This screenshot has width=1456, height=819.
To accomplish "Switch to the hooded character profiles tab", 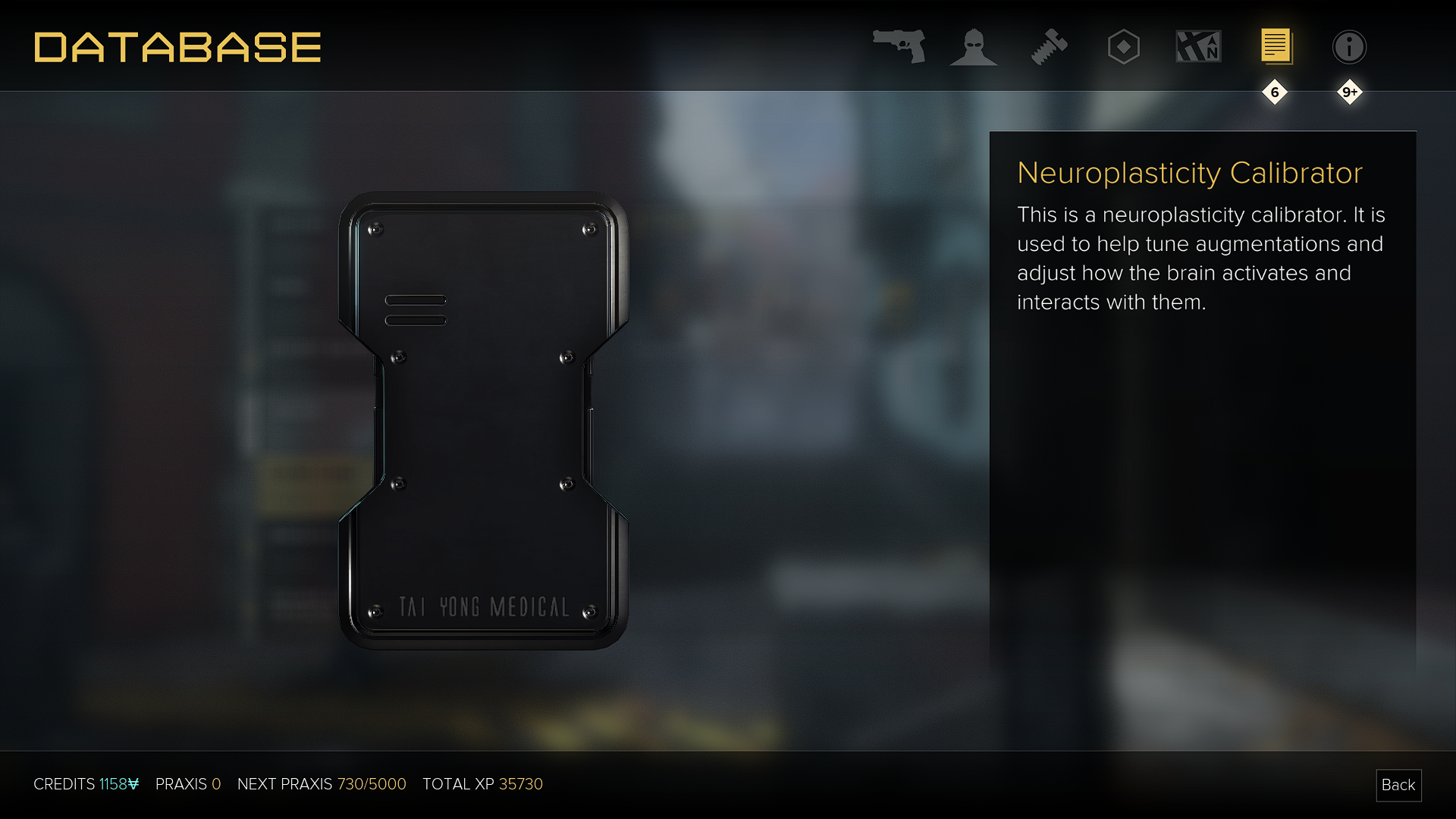I will pyautogui.click(x=973, y=47).
